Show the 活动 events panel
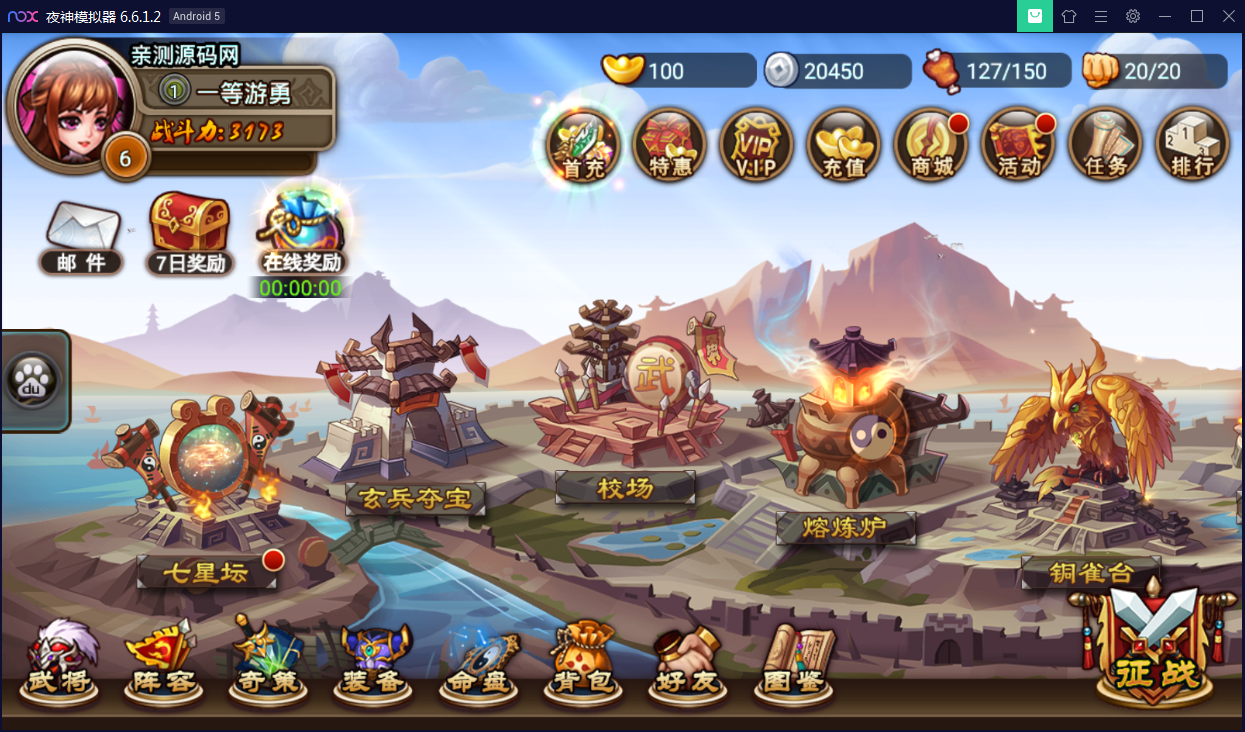This screenshot has width=1245, height=732. 1018,146
